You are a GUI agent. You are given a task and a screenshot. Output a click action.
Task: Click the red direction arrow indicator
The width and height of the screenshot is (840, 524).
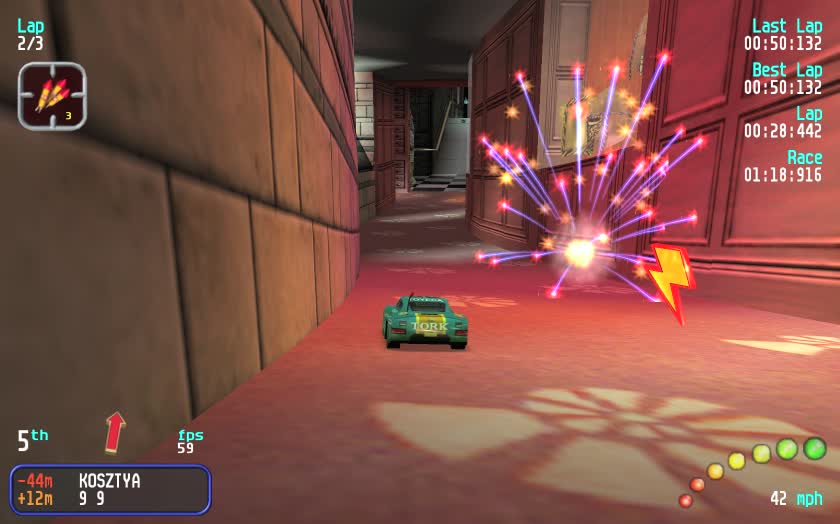click(116, 431)
